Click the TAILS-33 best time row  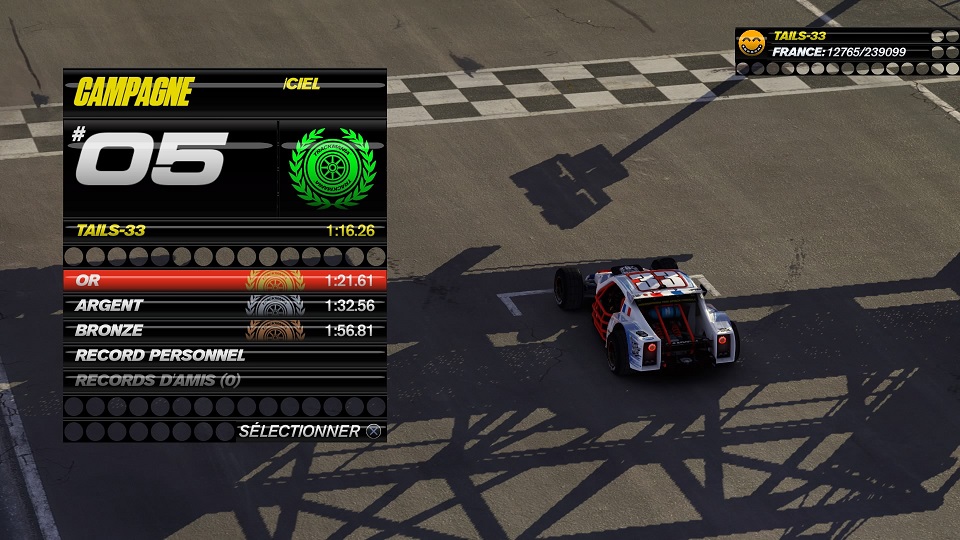coord(224,230)
